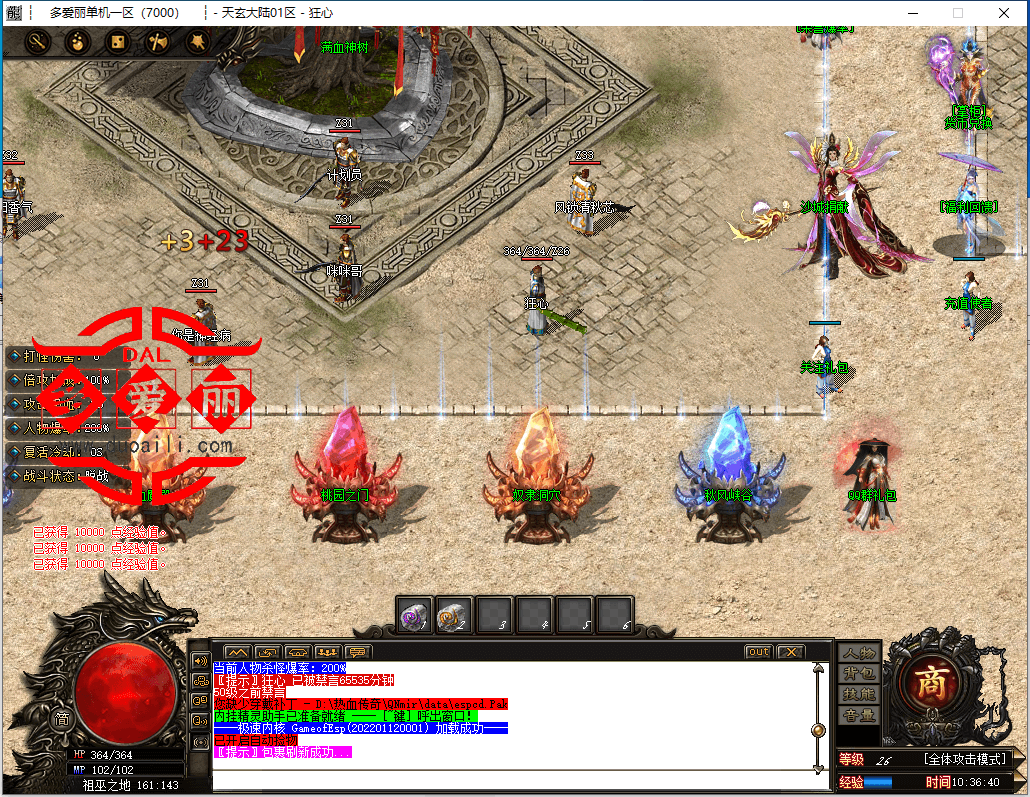Click the battle axe icon in top toolbar

[x=158, y=42]
